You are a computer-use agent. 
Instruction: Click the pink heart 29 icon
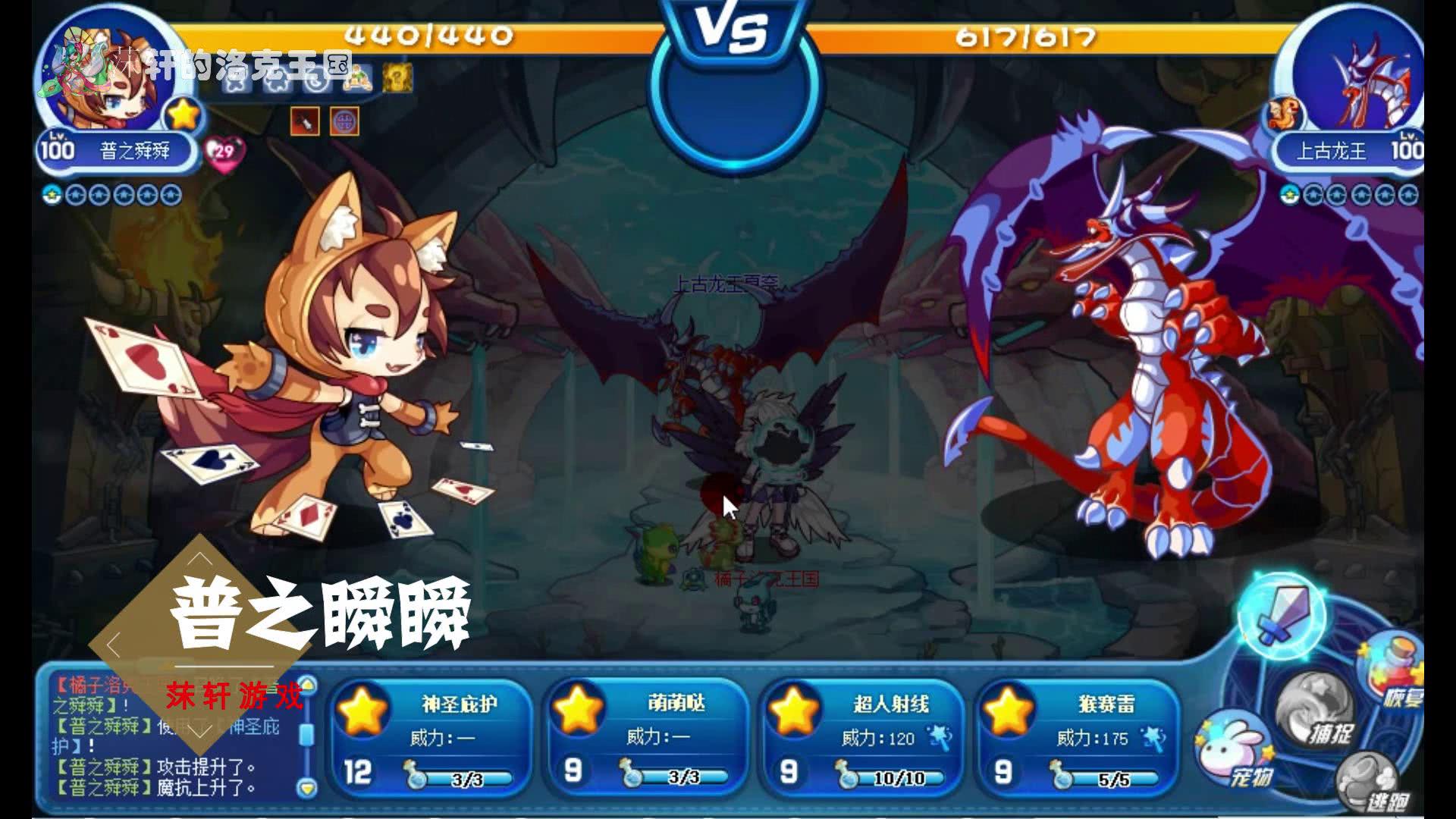click(x=224, y=152)
